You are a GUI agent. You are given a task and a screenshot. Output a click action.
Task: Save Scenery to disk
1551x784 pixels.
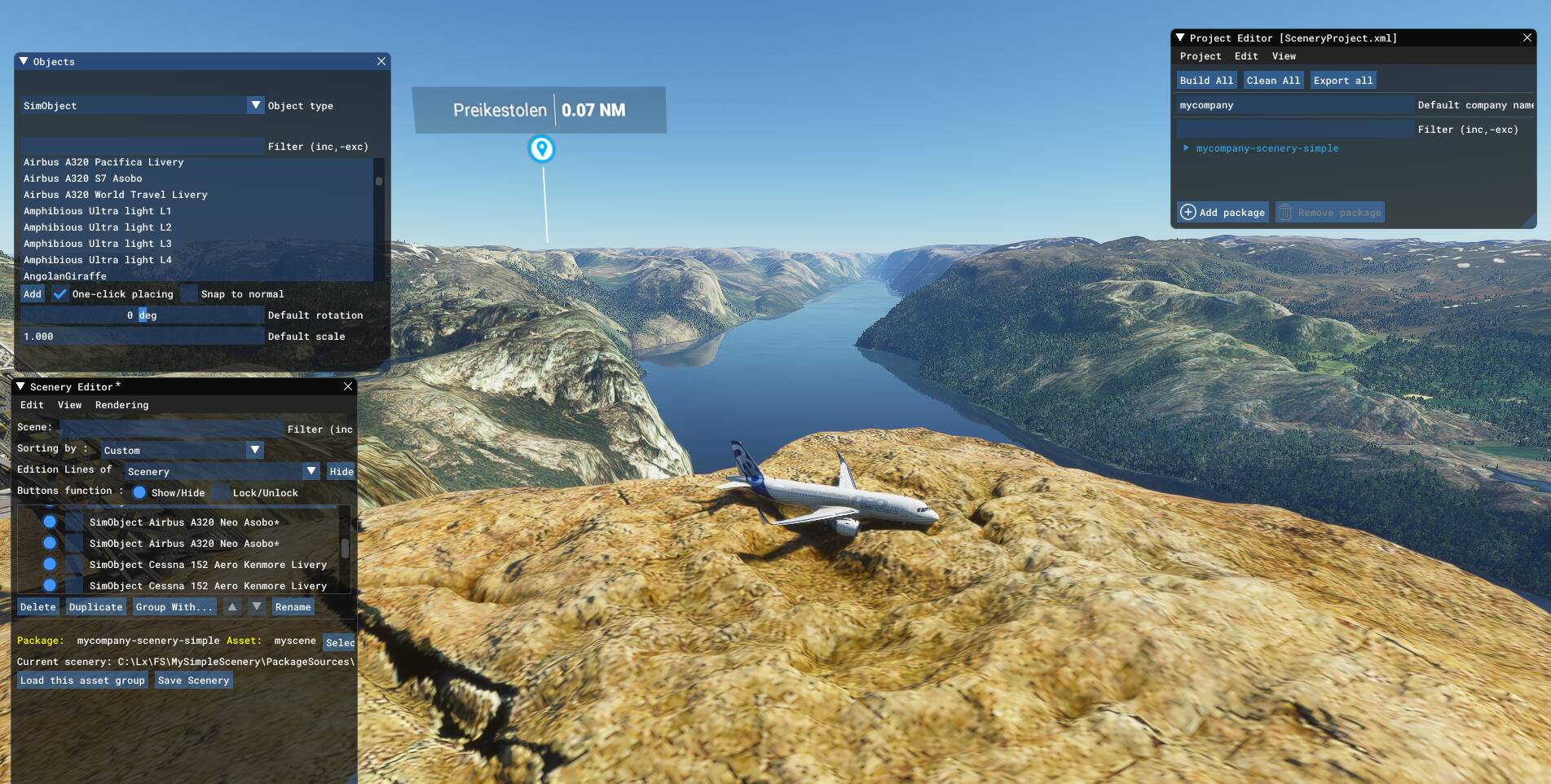pos(193,680)
